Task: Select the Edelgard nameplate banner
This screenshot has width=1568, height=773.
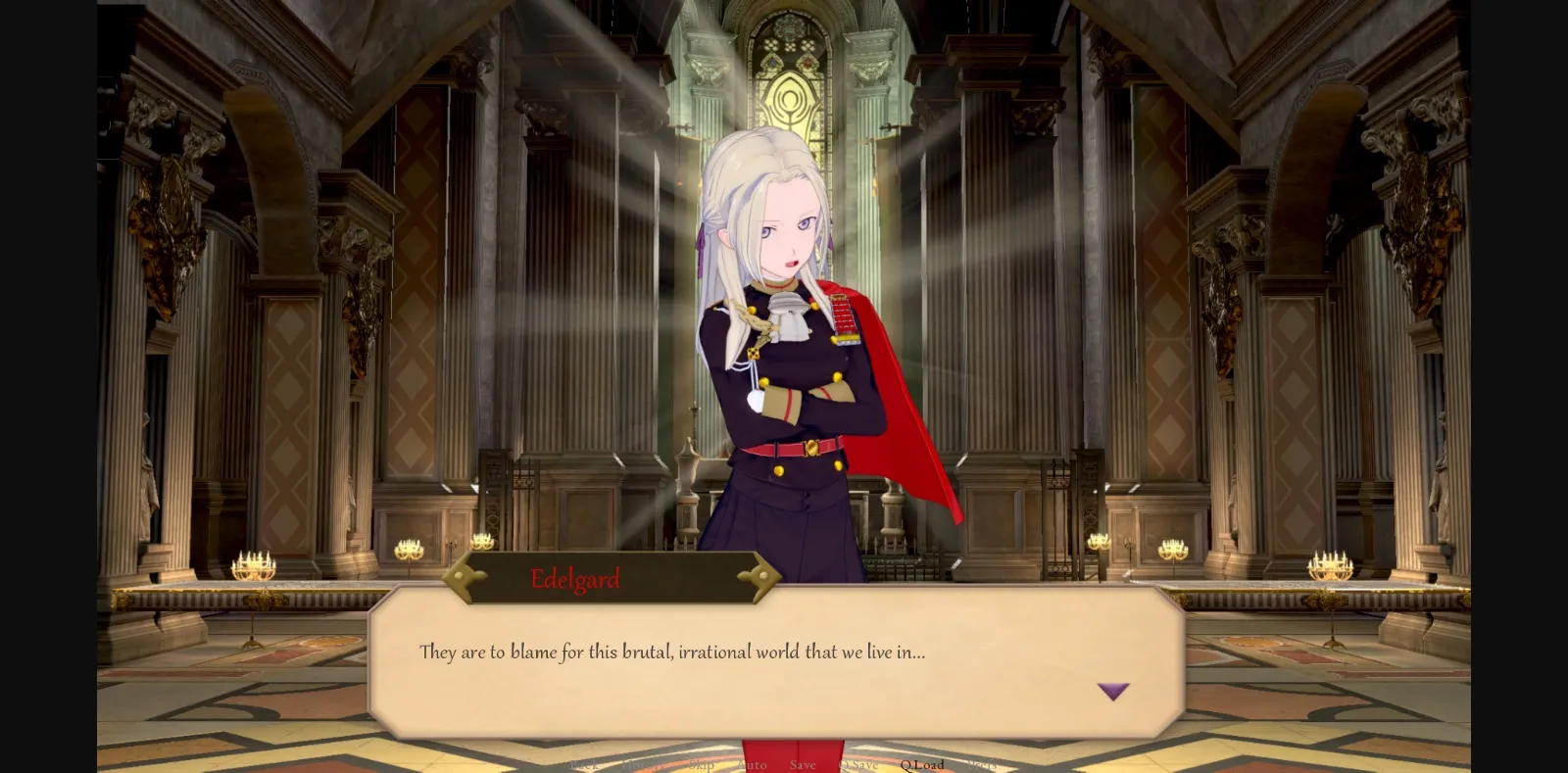Action: (613, 578)
